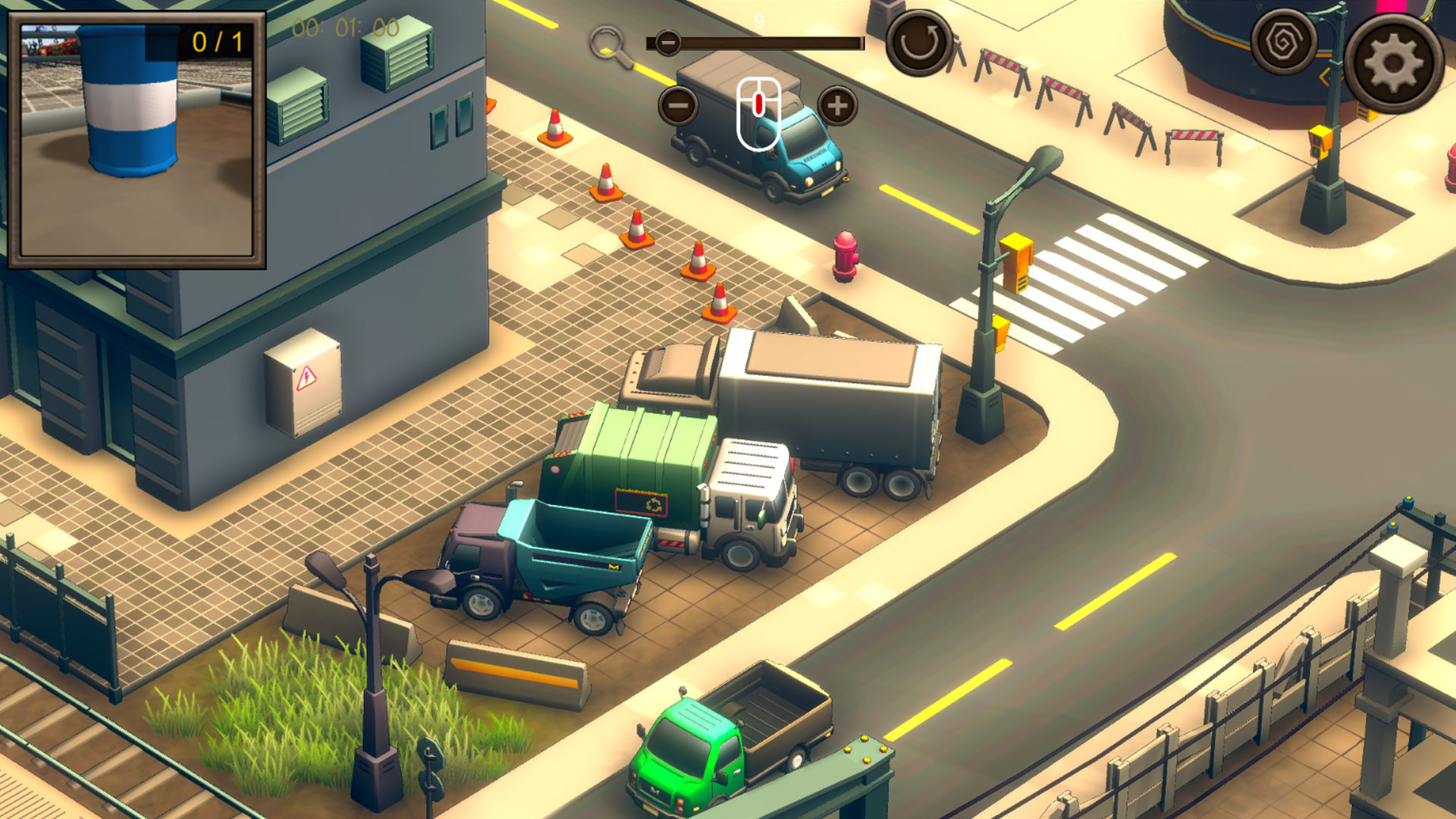Image resolution: width=1456 pixels, height=819 pixels.
Task: Zoom in using the plus icon
Action: (837, 106)
